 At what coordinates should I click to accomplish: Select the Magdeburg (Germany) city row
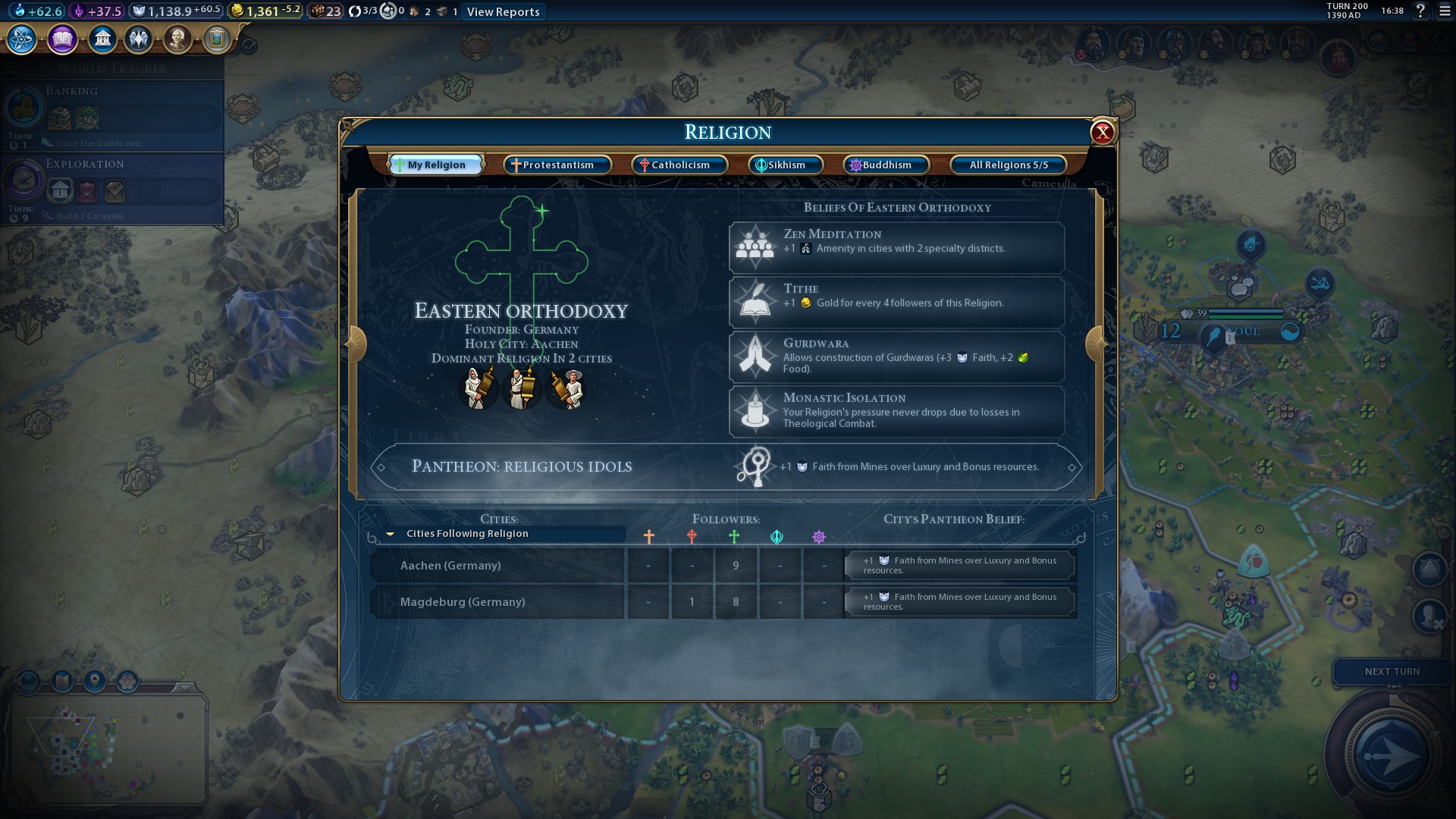pyautogui.click(x=497, y=602)
